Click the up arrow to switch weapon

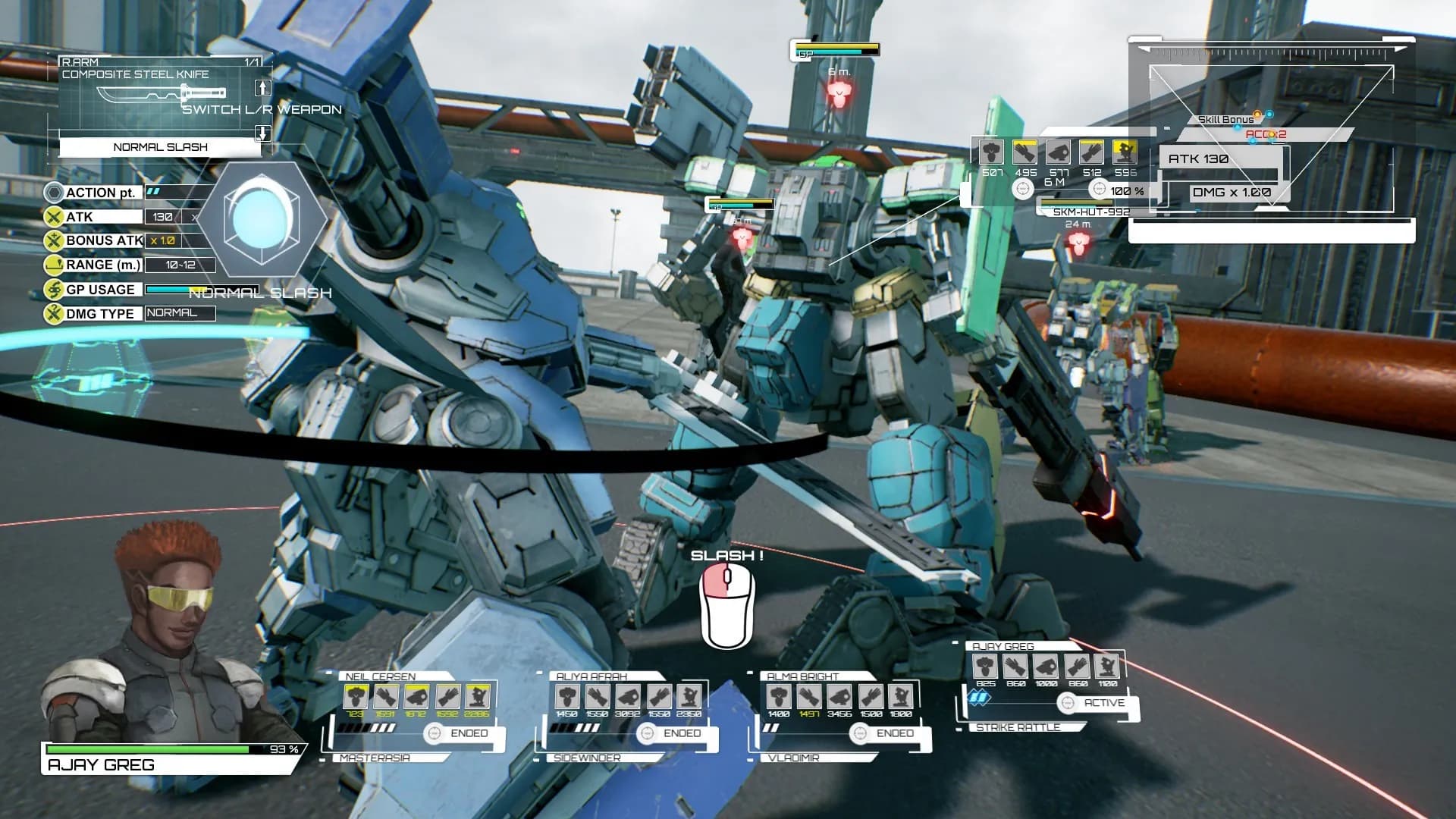[262, 88]
